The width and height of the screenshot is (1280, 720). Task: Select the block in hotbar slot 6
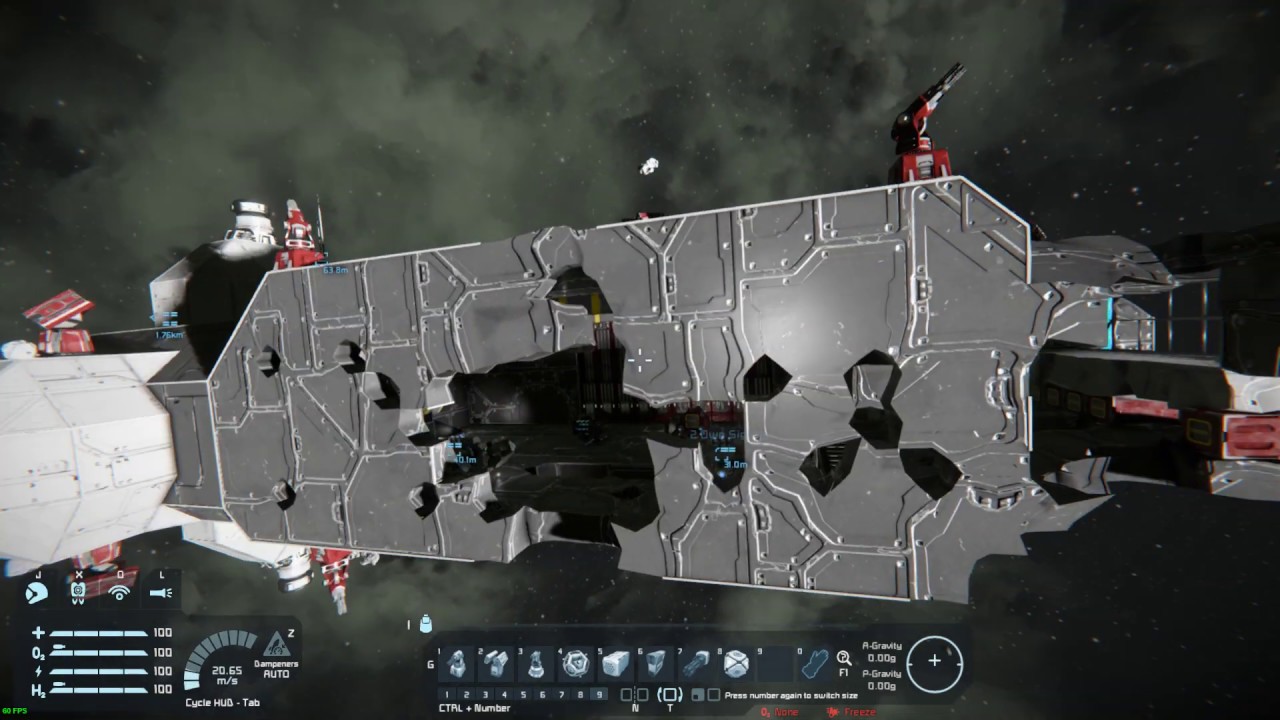click(x=656, y=664)
